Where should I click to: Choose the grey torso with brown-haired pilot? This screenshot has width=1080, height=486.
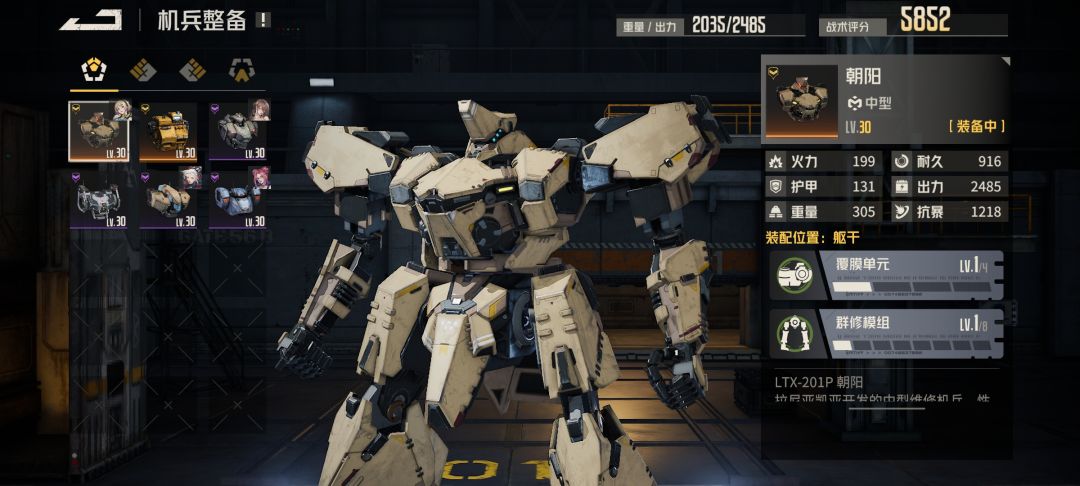[239, 131]
